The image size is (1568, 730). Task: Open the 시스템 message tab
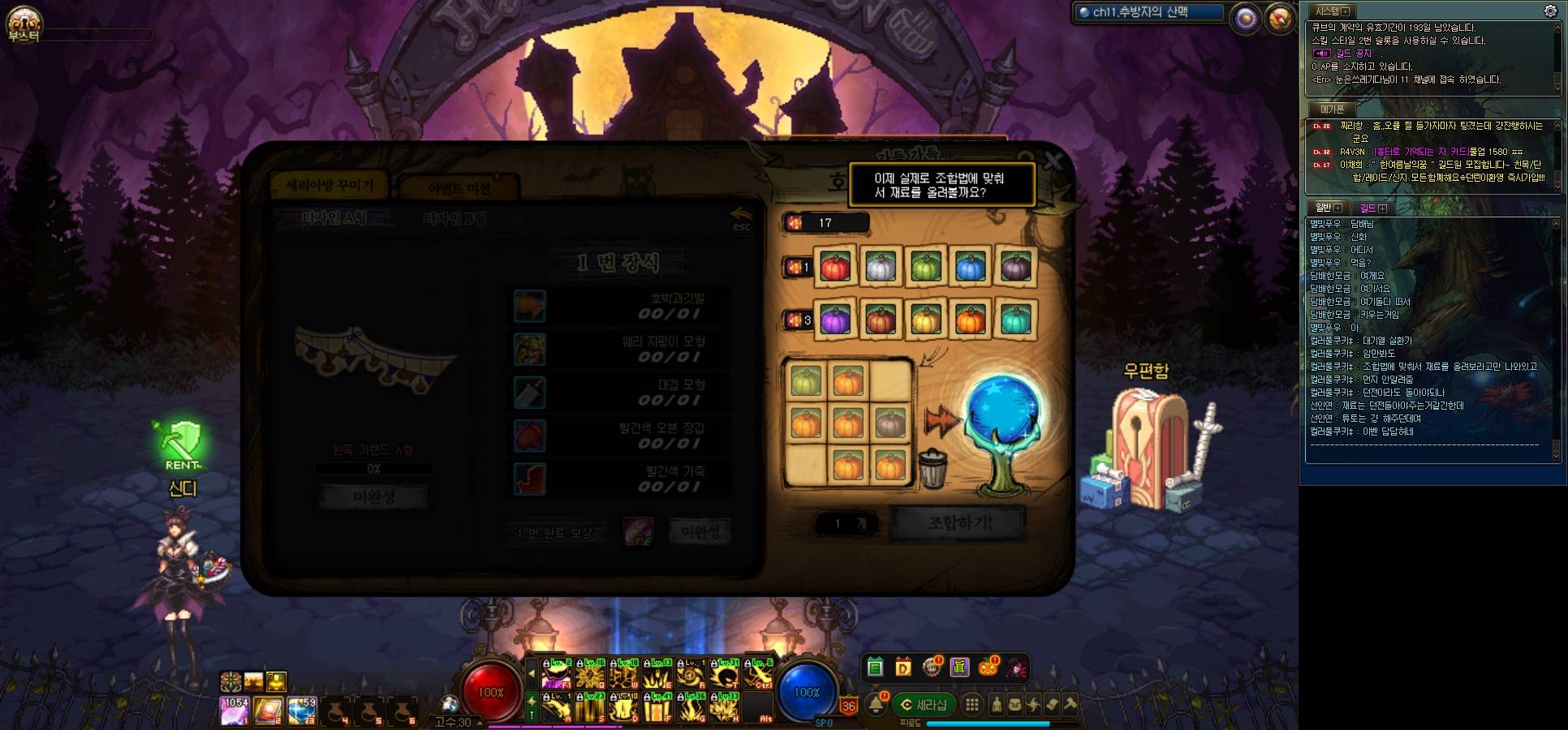click(x=1332, y=11)
